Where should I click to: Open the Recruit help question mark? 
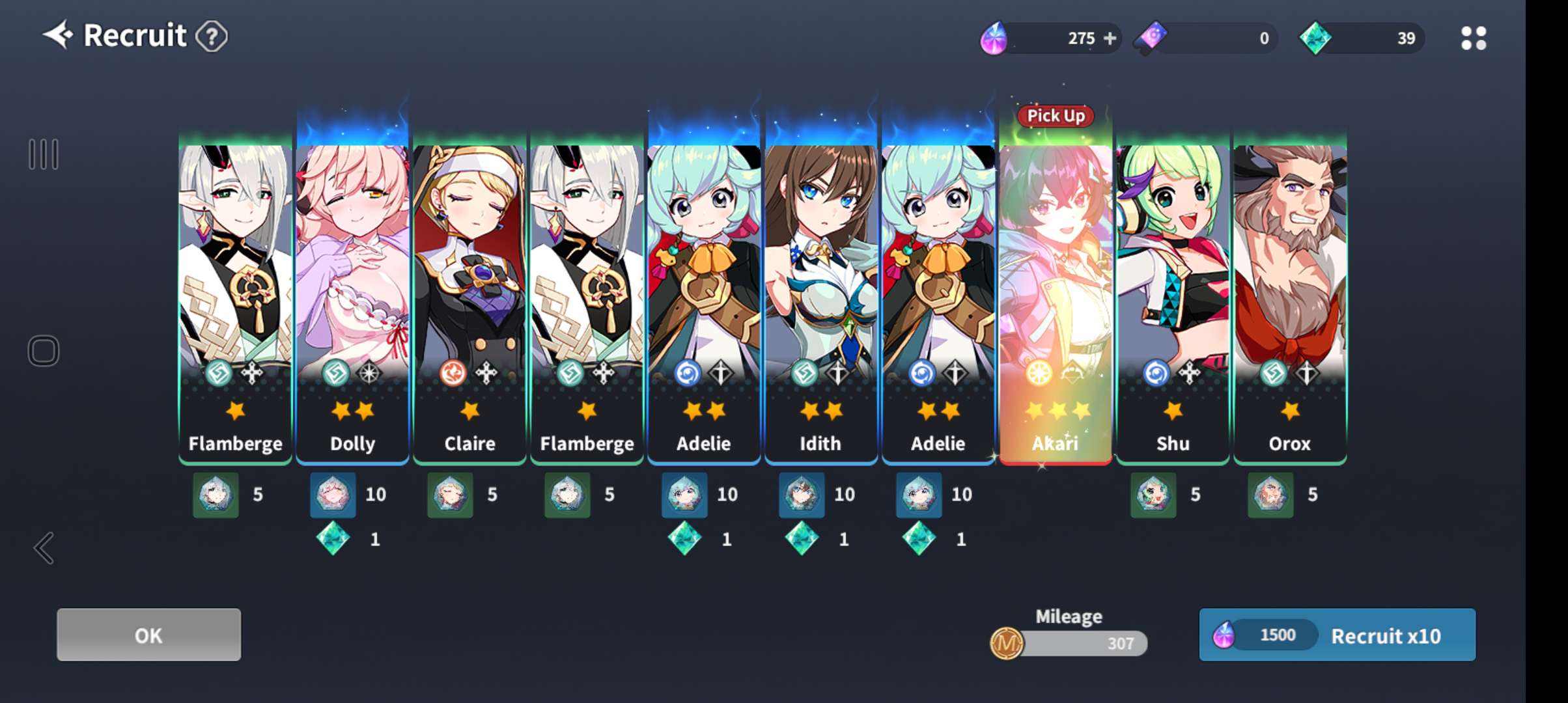coord(212,36)
